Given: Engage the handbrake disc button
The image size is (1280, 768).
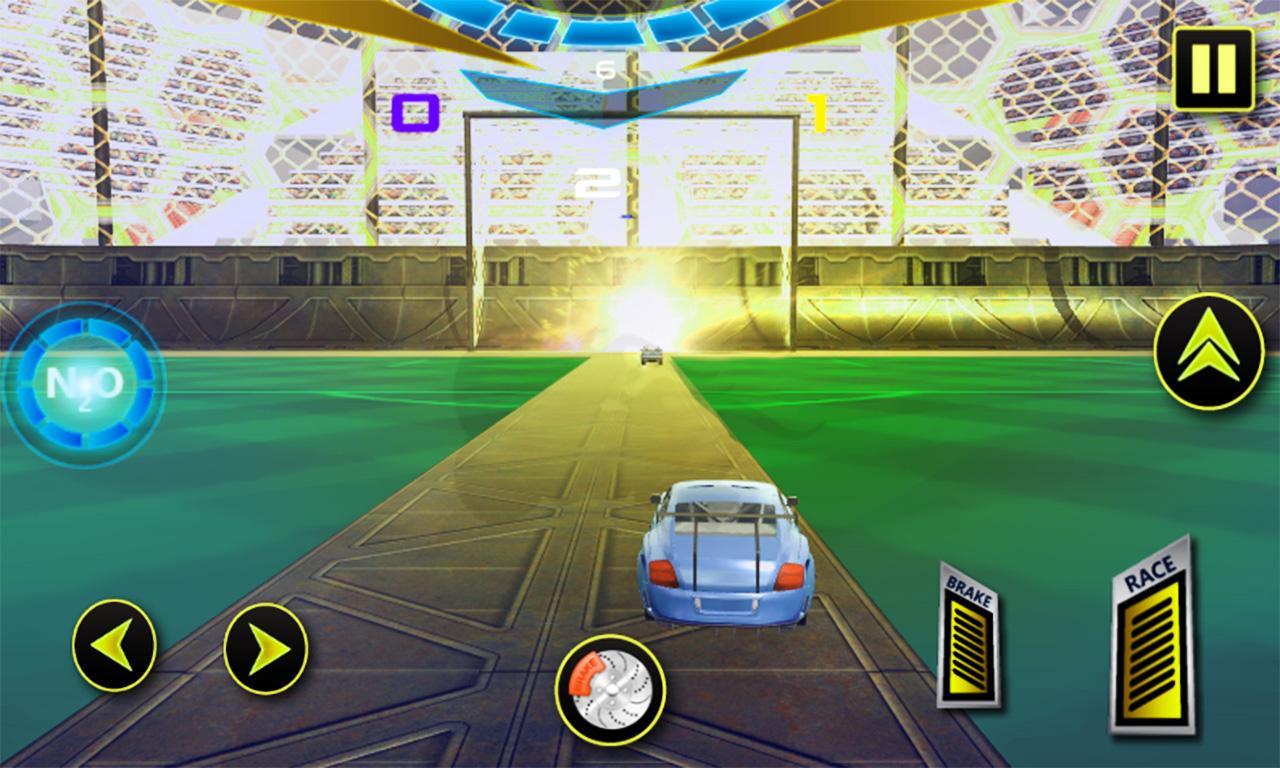Looking at the screenshot, I should point(610,688).
